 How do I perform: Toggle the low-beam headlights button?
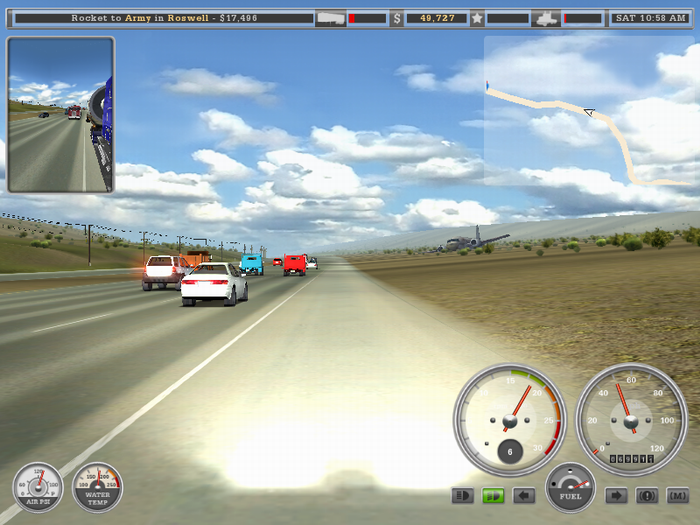[x=463, y=495]
